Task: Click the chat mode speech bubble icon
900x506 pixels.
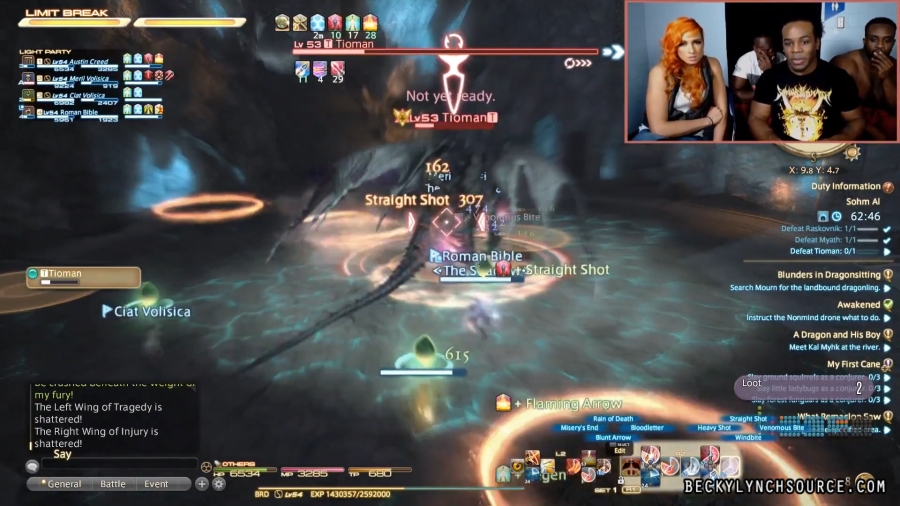Action: click(32, 466)
